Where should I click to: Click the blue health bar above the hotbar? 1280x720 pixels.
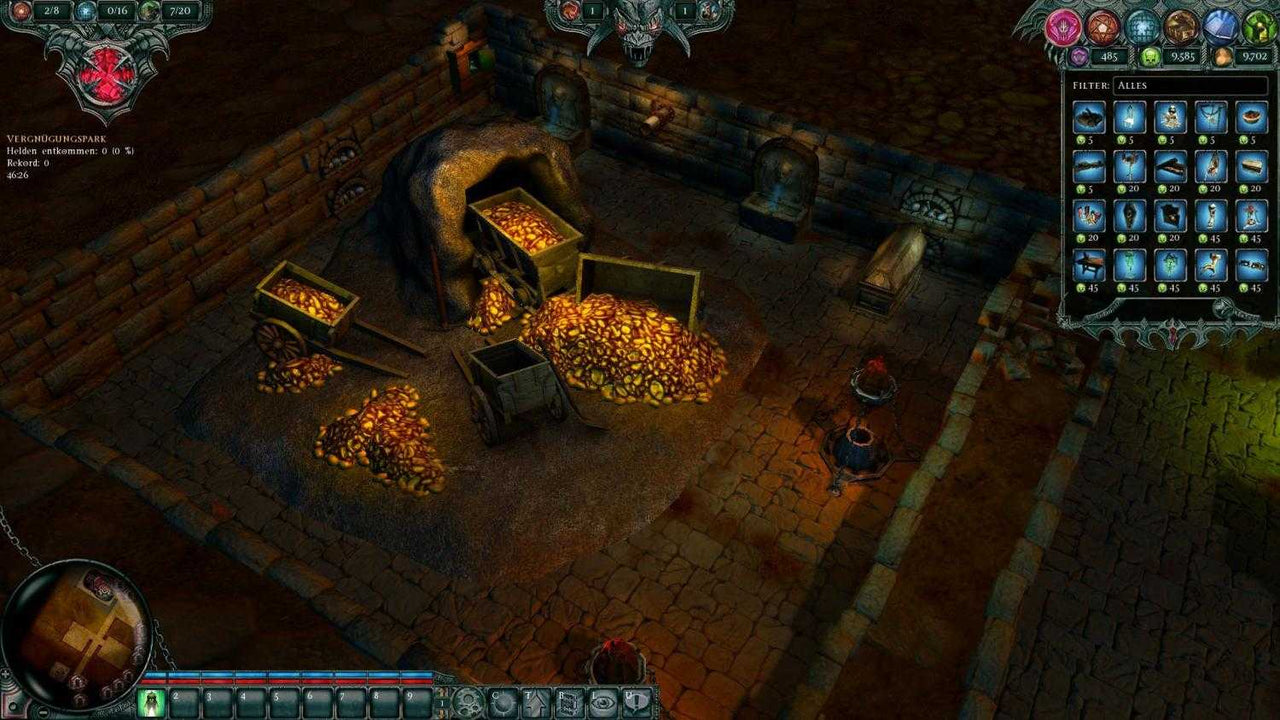tap(290, 676)
